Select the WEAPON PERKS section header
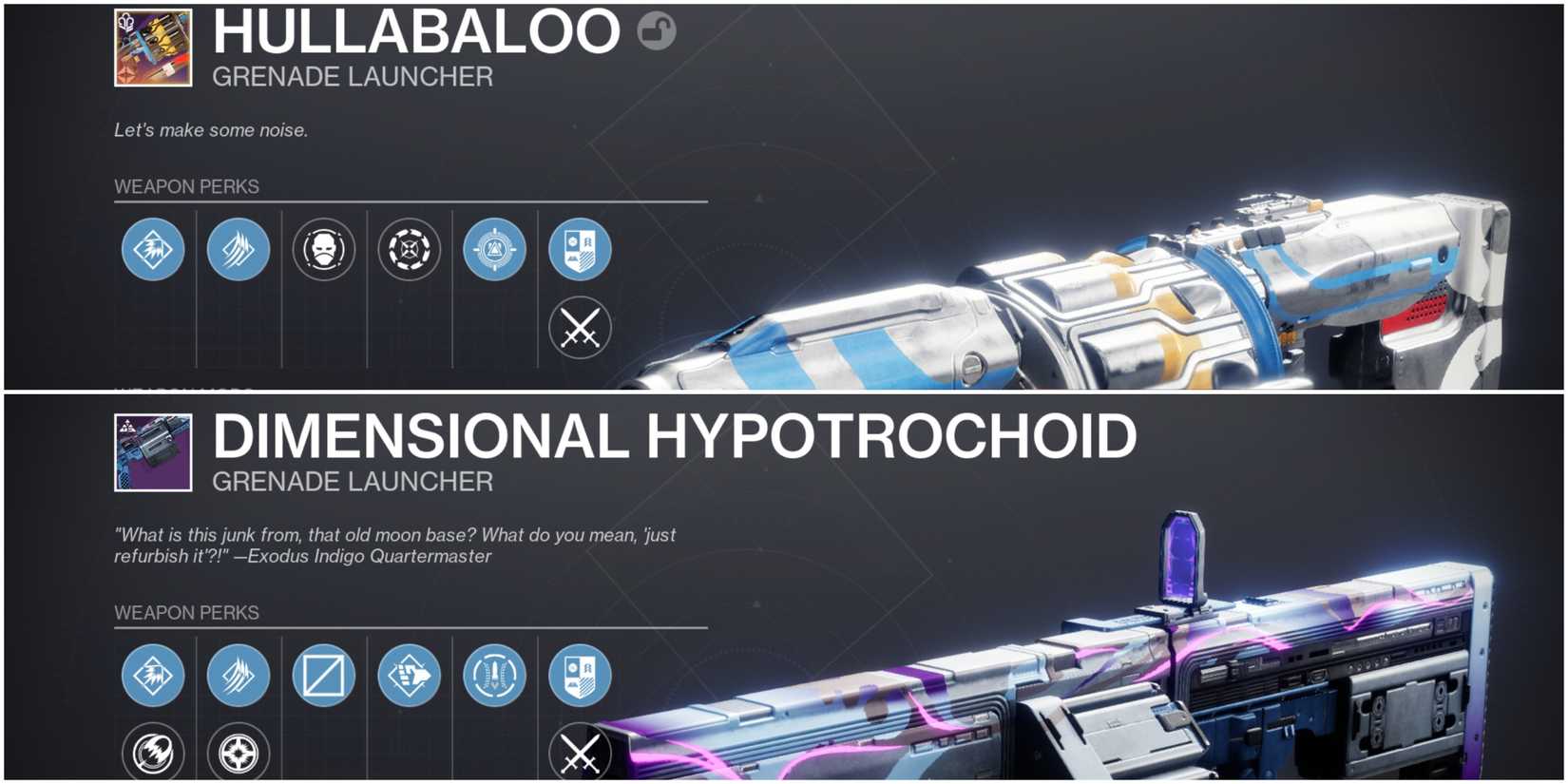This screenshot has height=784, width=1568. (x=185, y=186)
